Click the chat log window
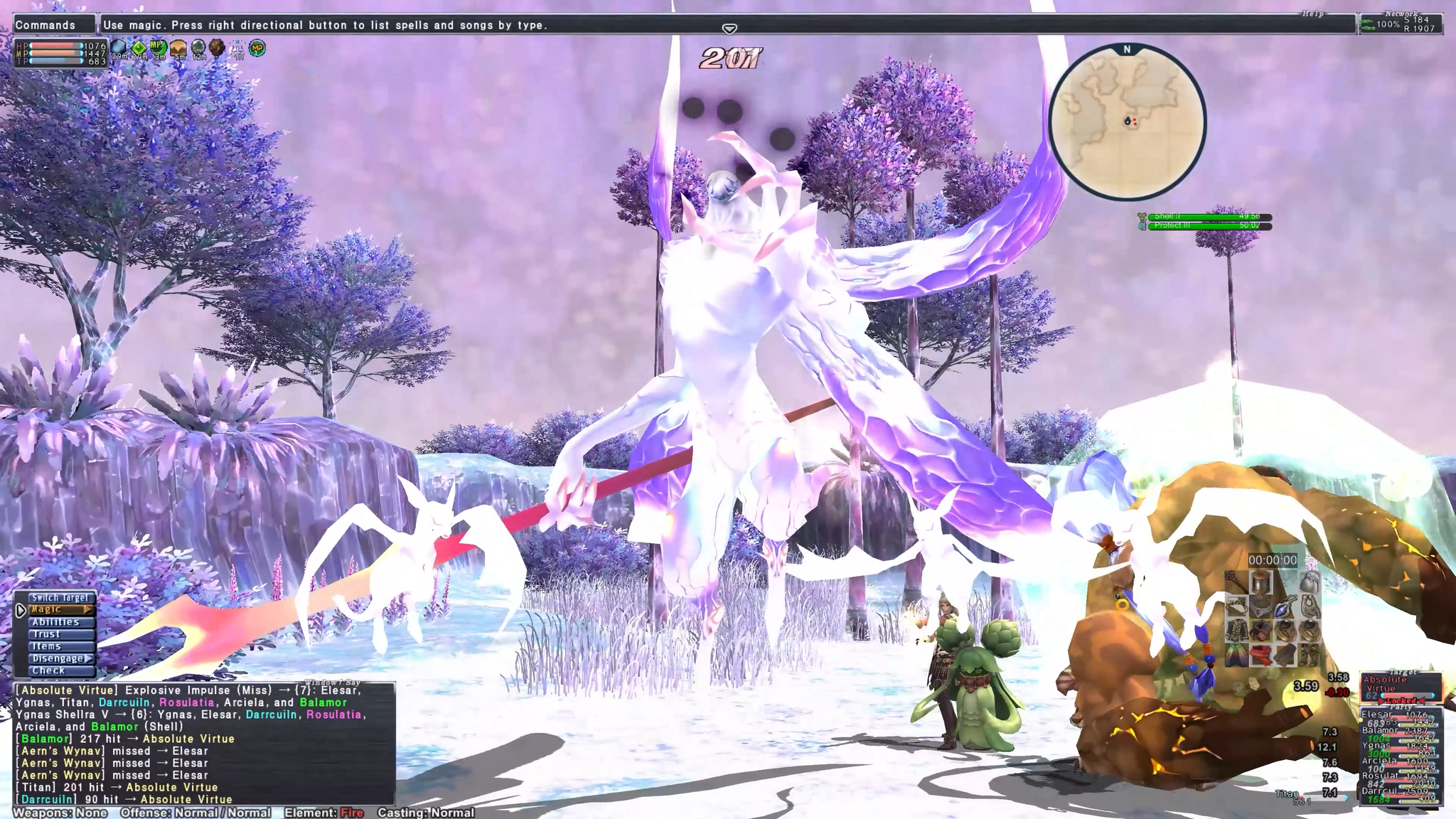 coord(204,744)
